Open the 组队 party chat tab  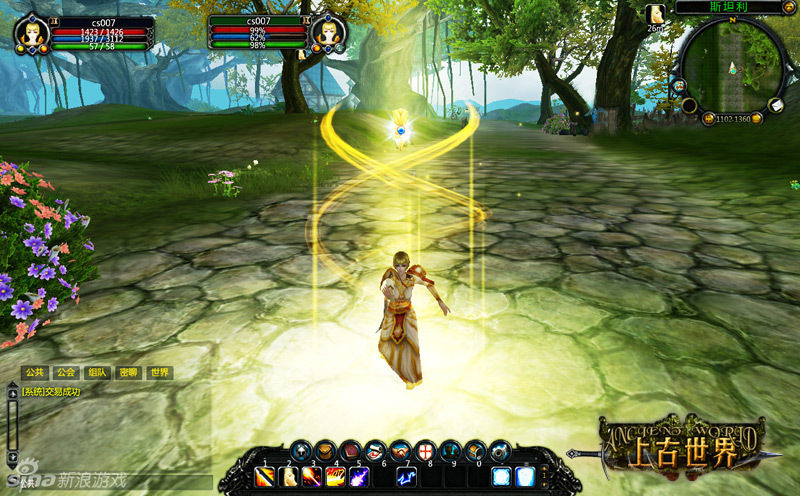97,372
